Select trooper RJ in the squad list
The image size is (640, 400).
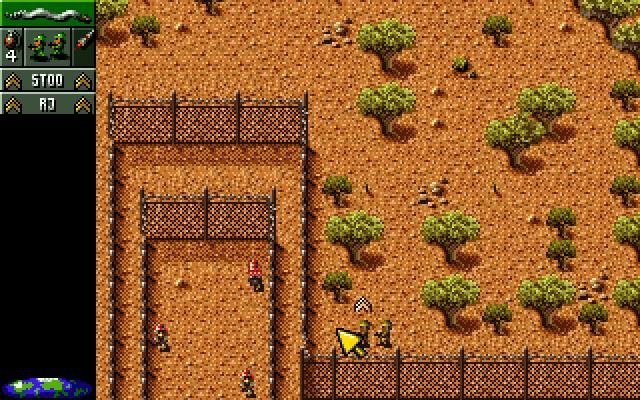[47, 103]
